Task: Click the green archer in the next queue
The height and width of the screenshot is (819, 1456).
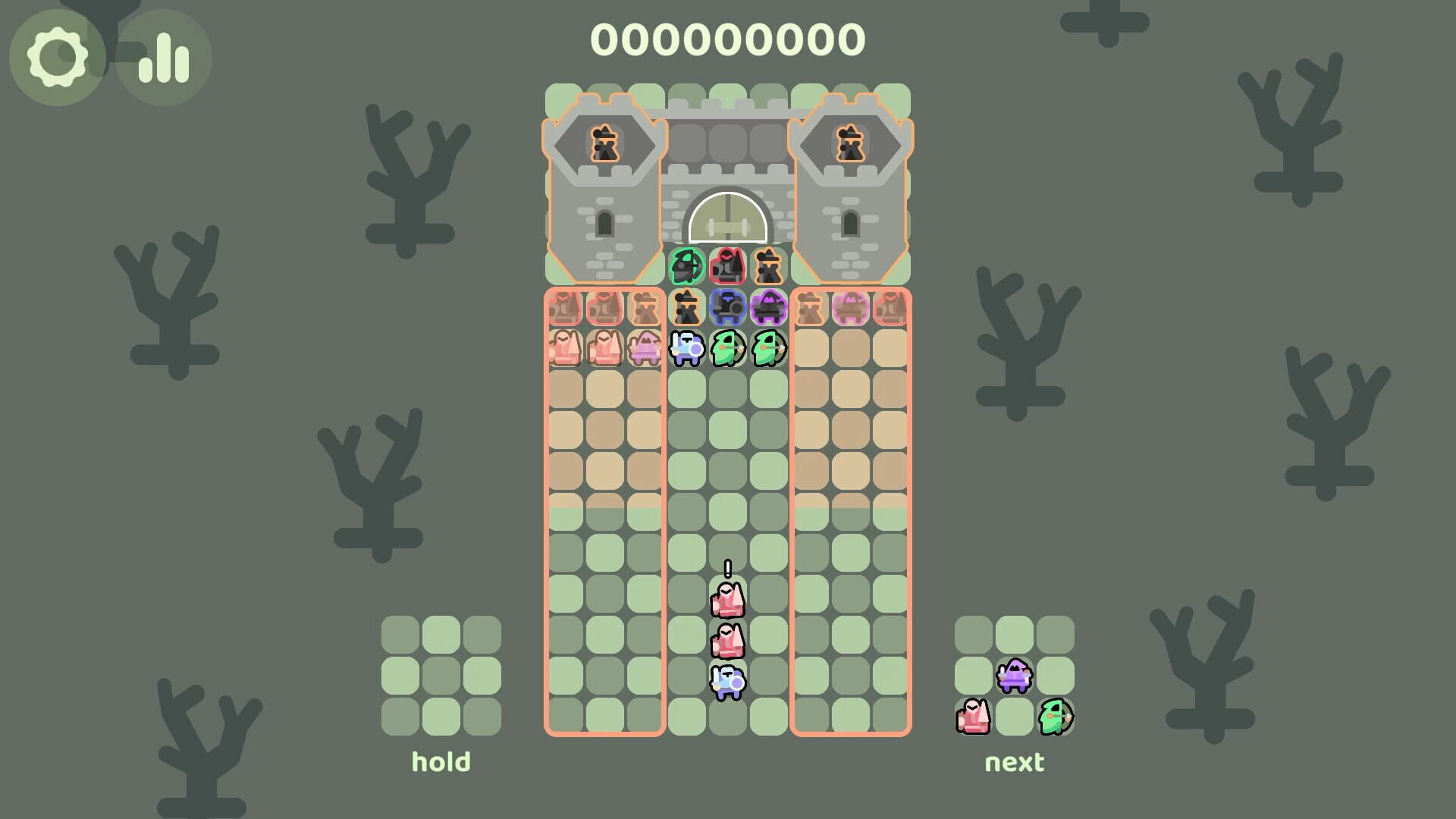Action: [1056, 715]
